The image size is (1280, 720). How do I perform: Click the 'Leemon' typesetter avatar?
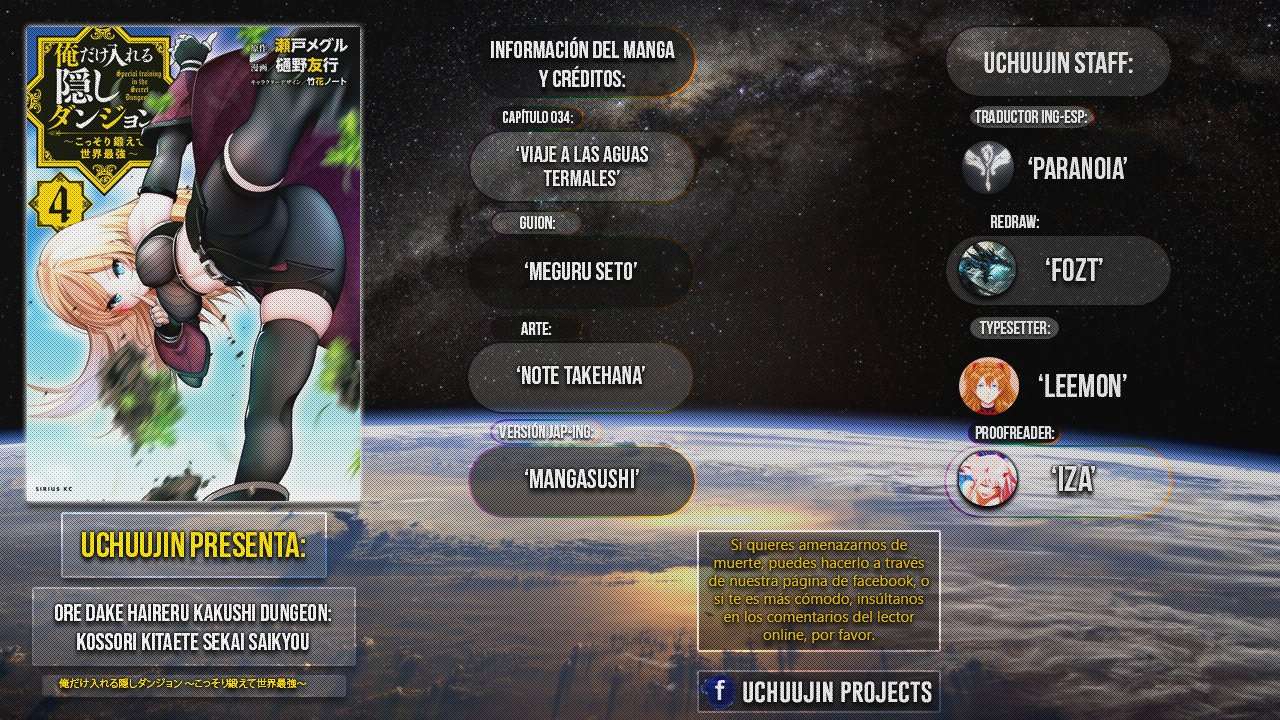point(989,386)
